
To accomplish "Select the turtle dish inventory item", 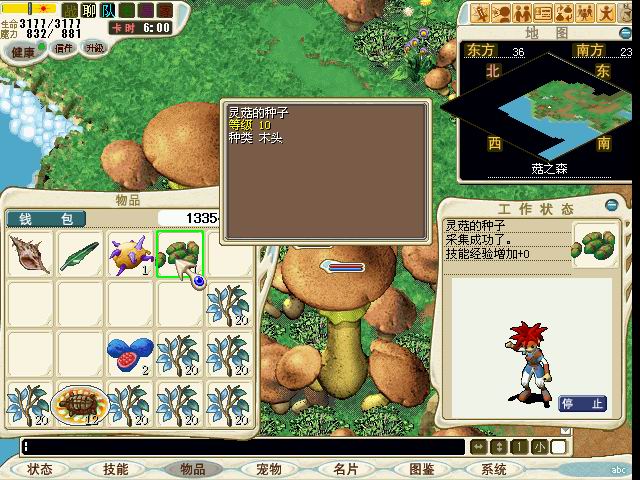I will [x=80, y=402].
